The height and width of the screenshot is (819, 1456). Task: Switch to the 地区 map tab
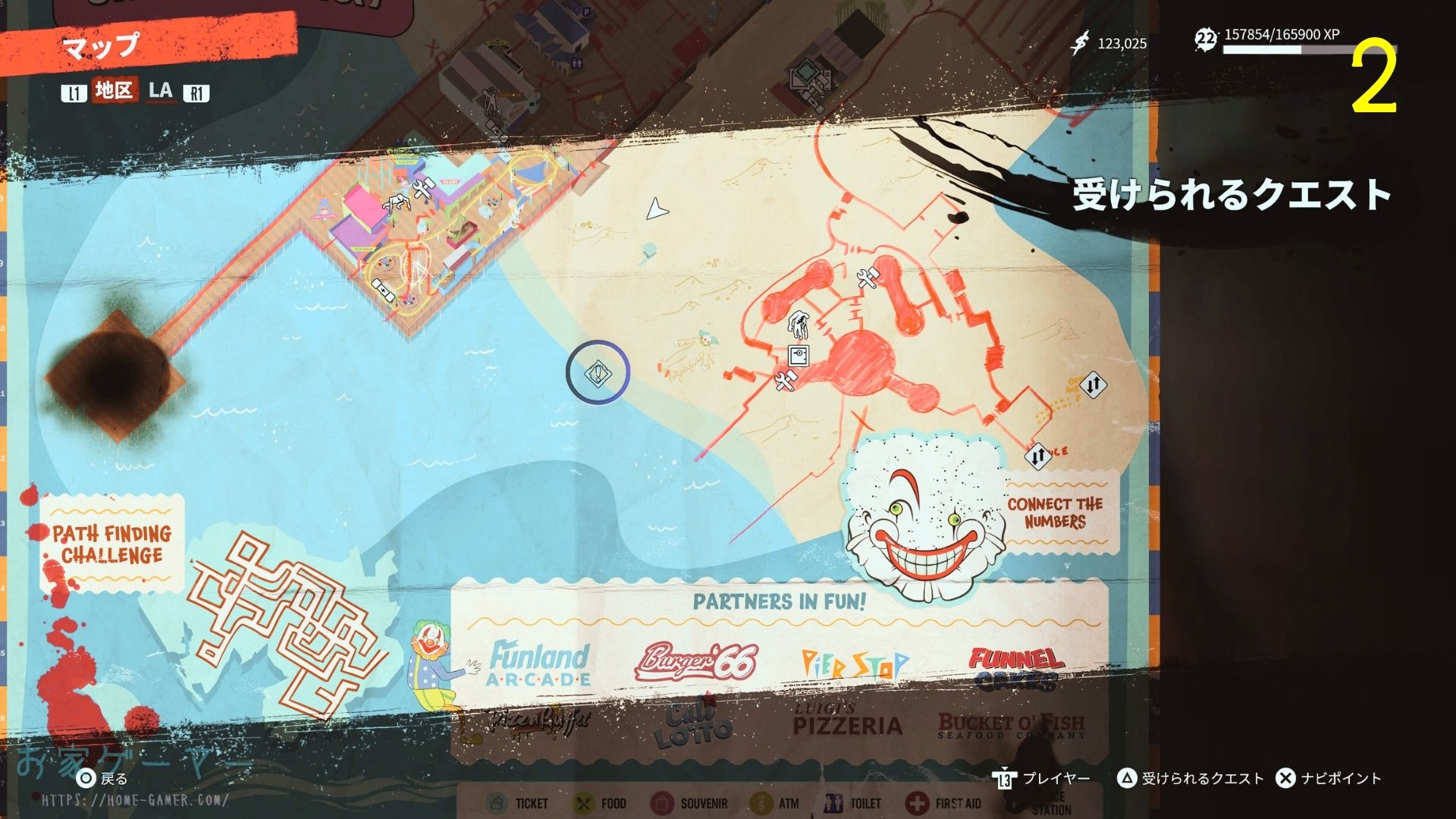(115, 91)
